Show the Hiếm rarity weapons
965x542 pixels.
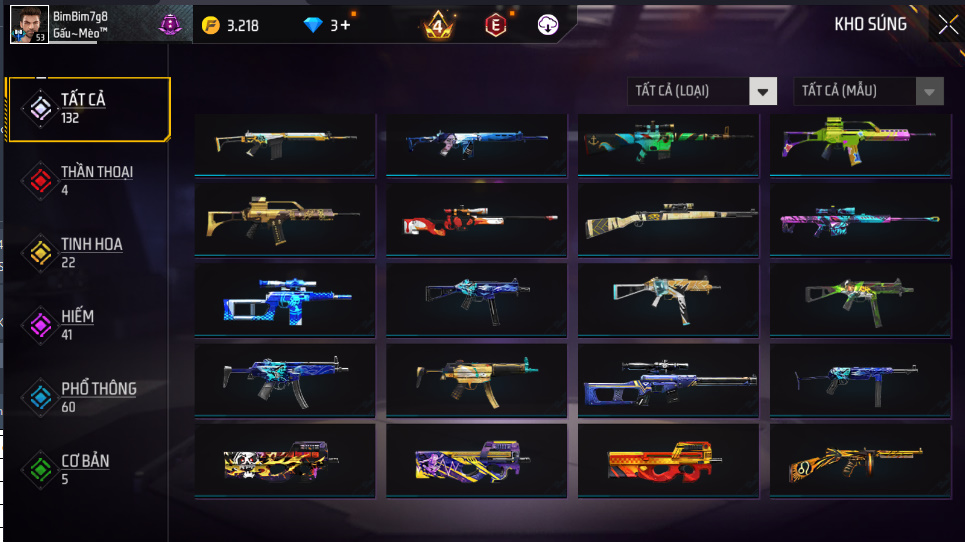(x=88, y=325)
